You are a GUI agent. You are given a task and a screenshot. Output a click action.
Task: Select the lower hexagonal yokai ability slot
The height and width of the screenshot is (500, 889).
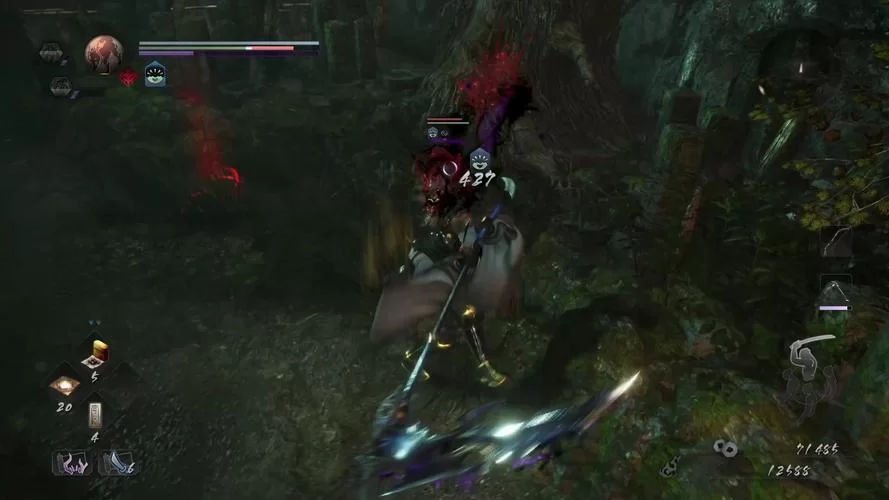click(x=60, y=86)
